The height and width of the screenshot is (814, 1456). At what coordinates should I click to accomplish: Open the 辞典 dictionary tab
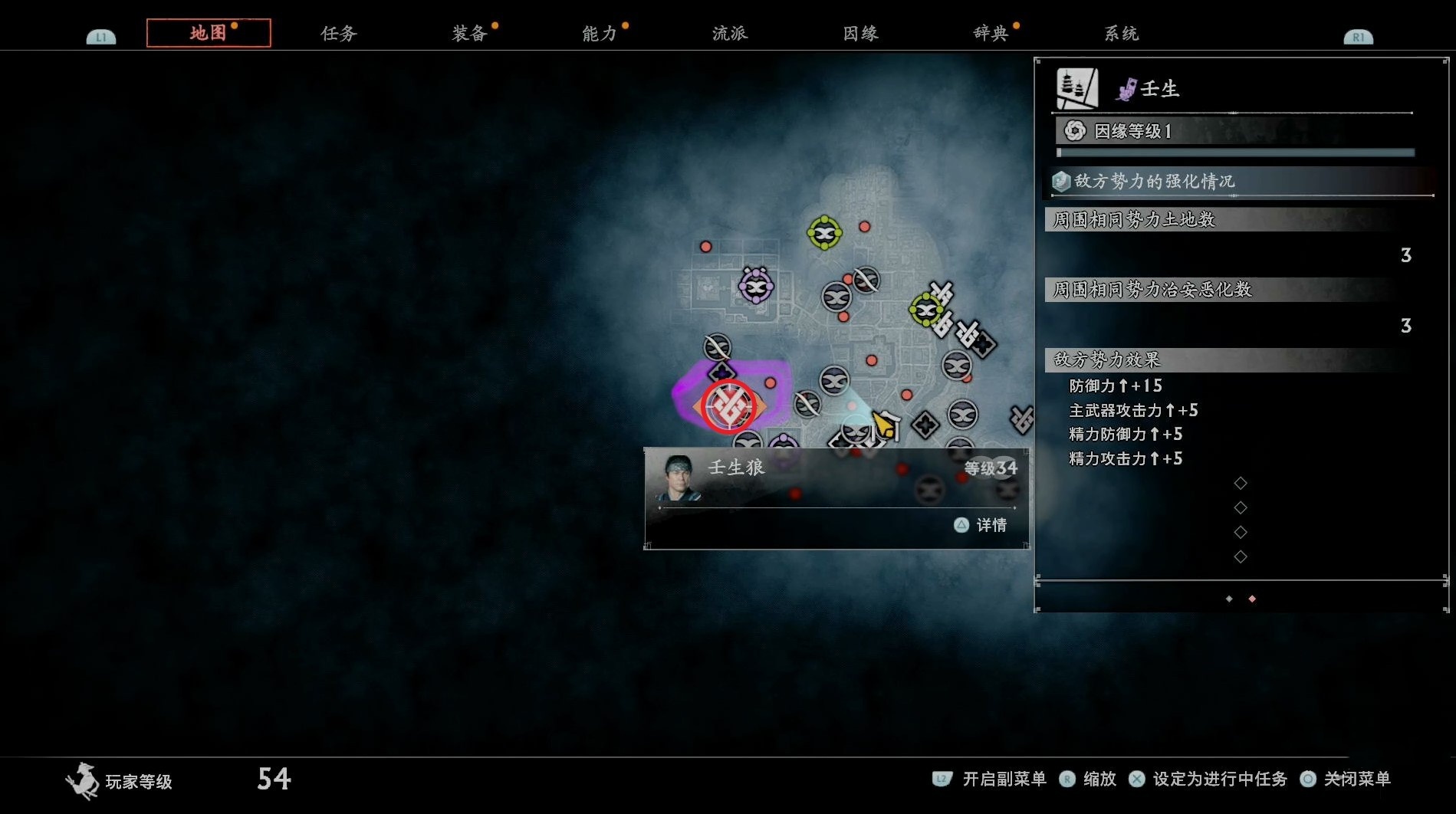click(x=991, y=33)
